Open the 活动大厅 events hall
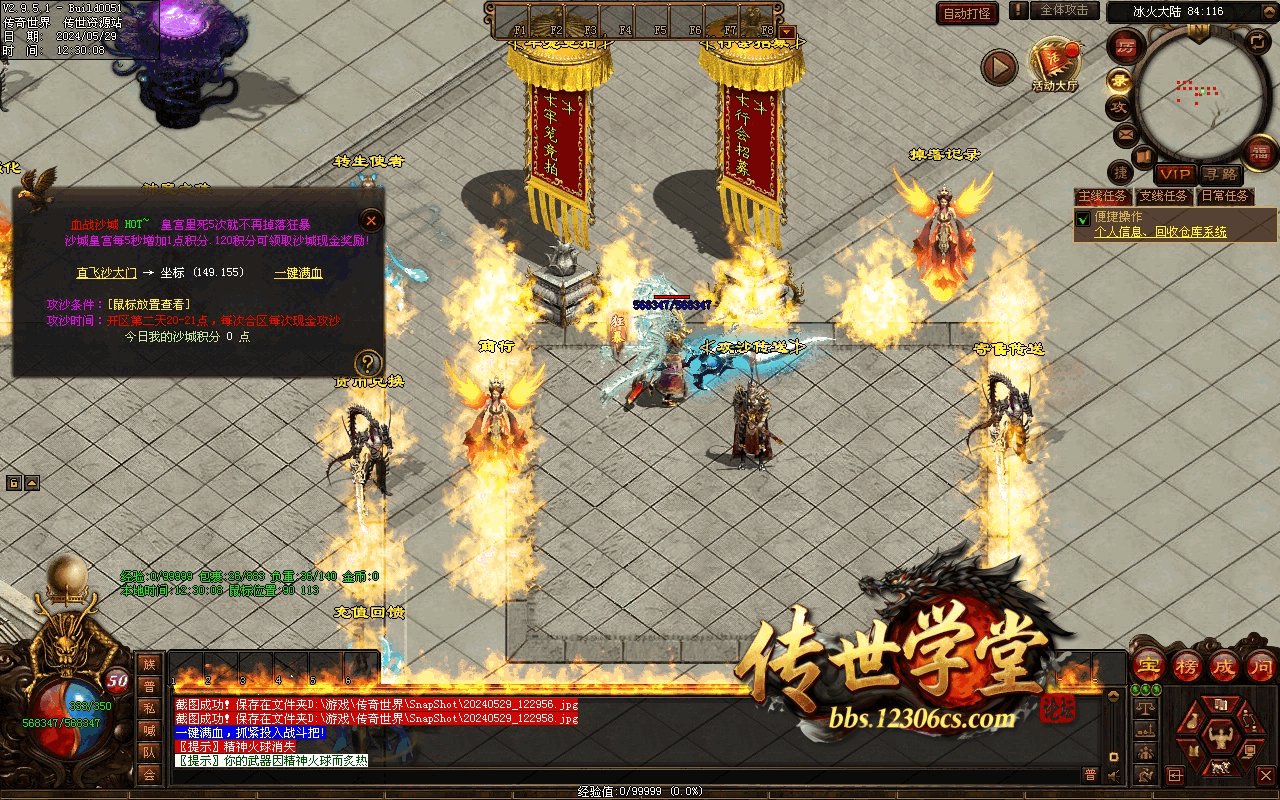 tap(1055, 65)
